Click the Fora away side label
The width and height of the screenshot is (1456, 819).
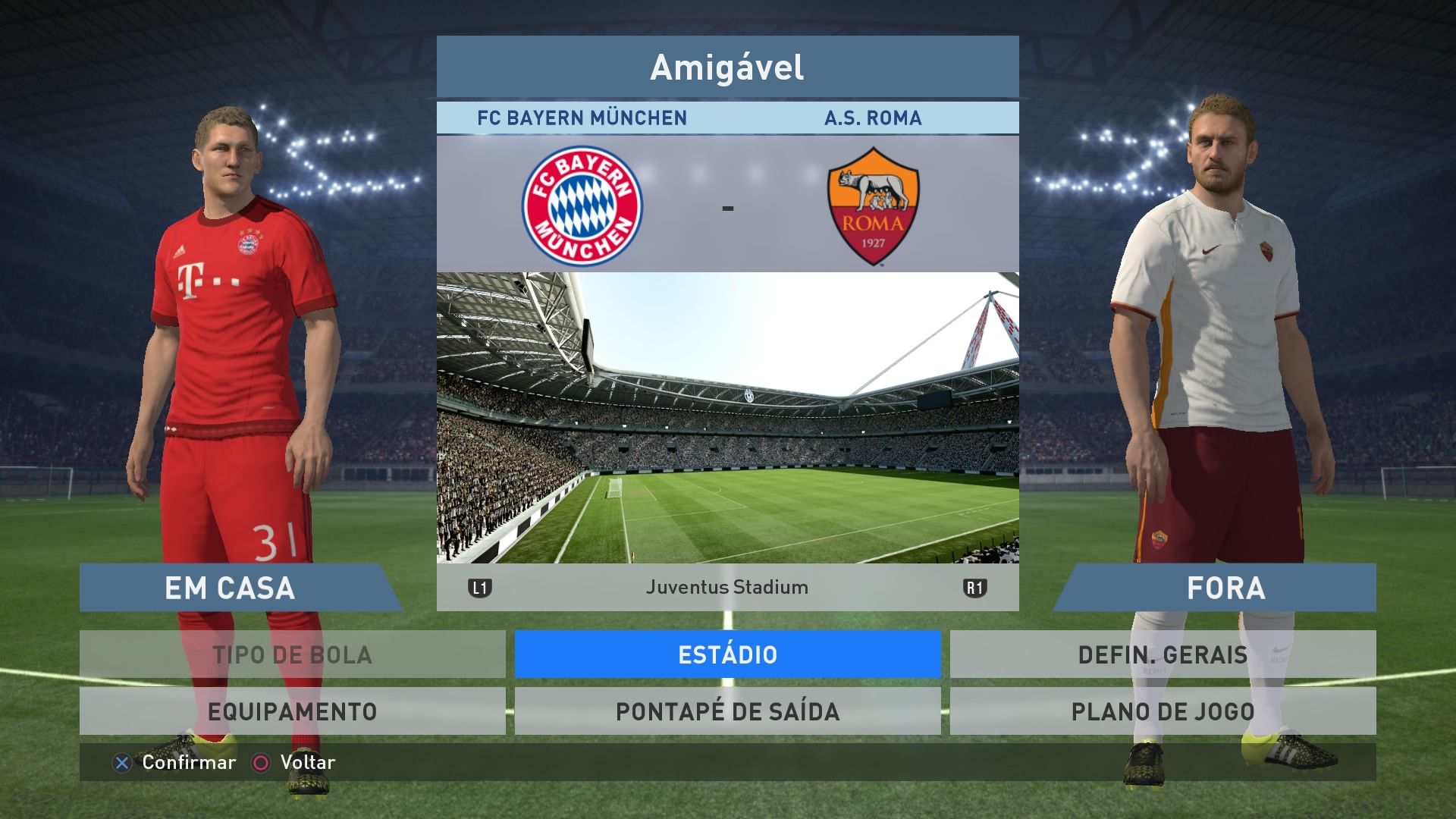[1225, 588]
